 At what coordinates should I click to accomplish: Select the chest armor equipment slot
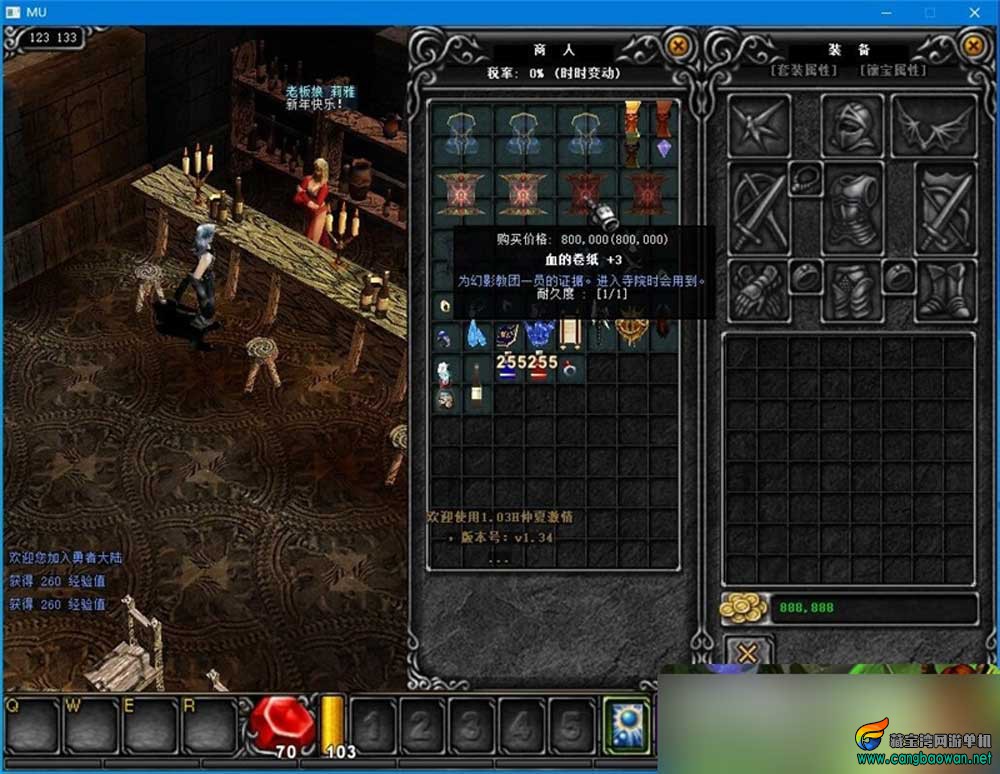[852, 208]
